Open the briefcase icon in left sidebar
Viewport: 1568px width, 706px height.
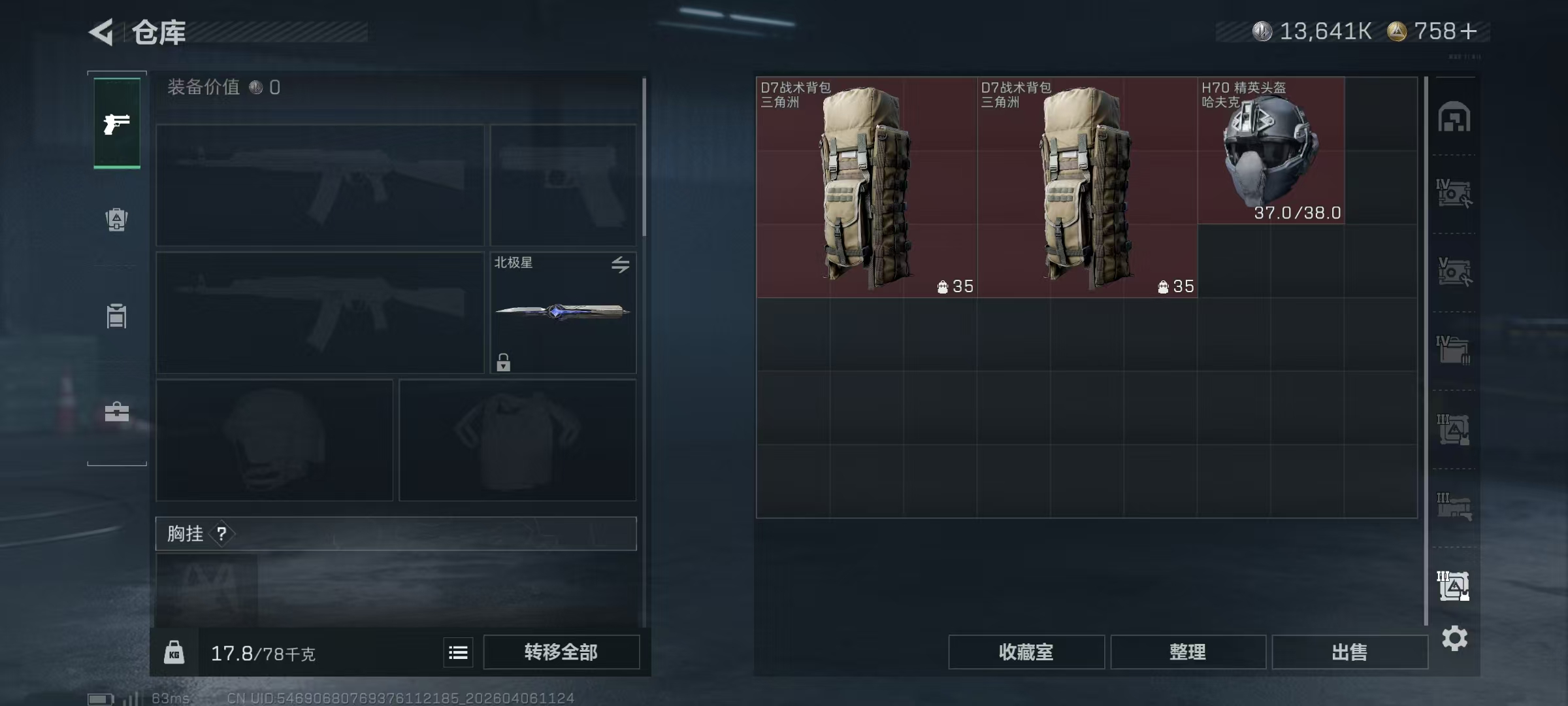(x=116, y=412)
